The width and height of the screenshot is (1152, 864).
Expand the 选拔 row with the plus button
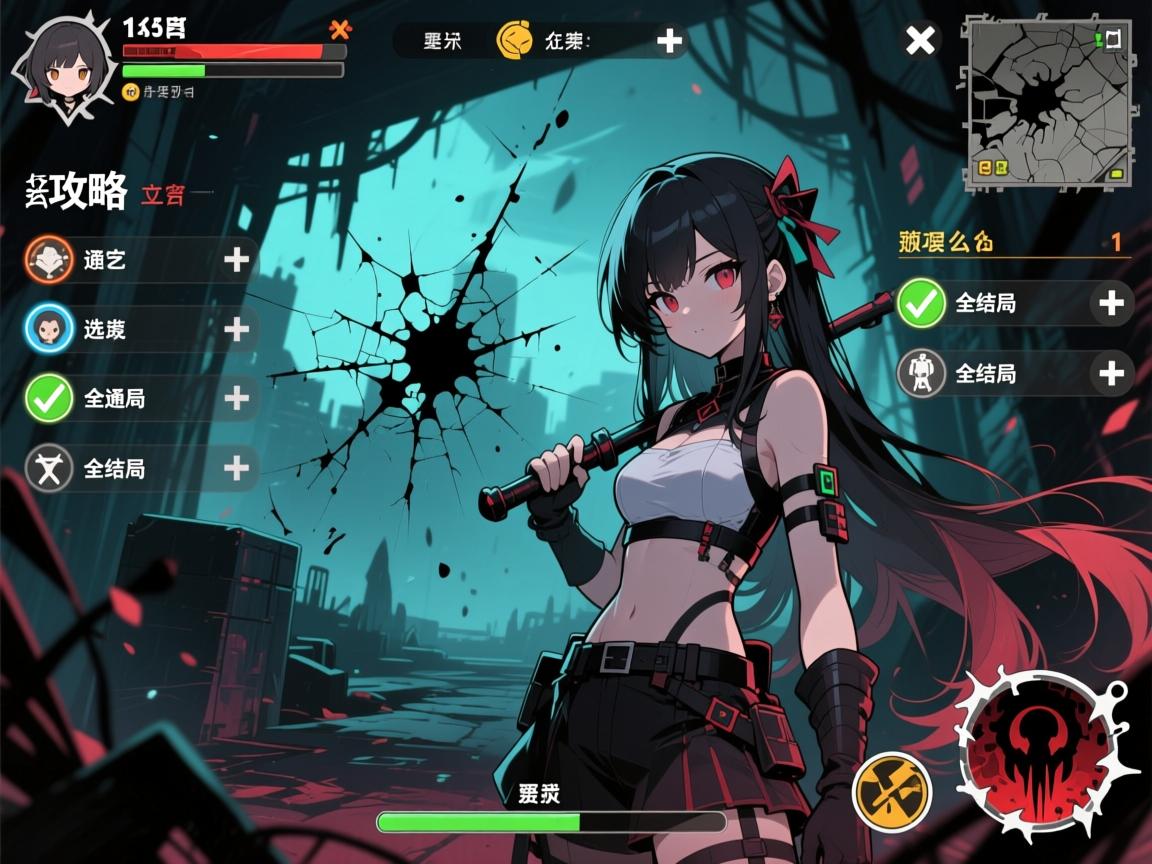(x=237, y=329)
